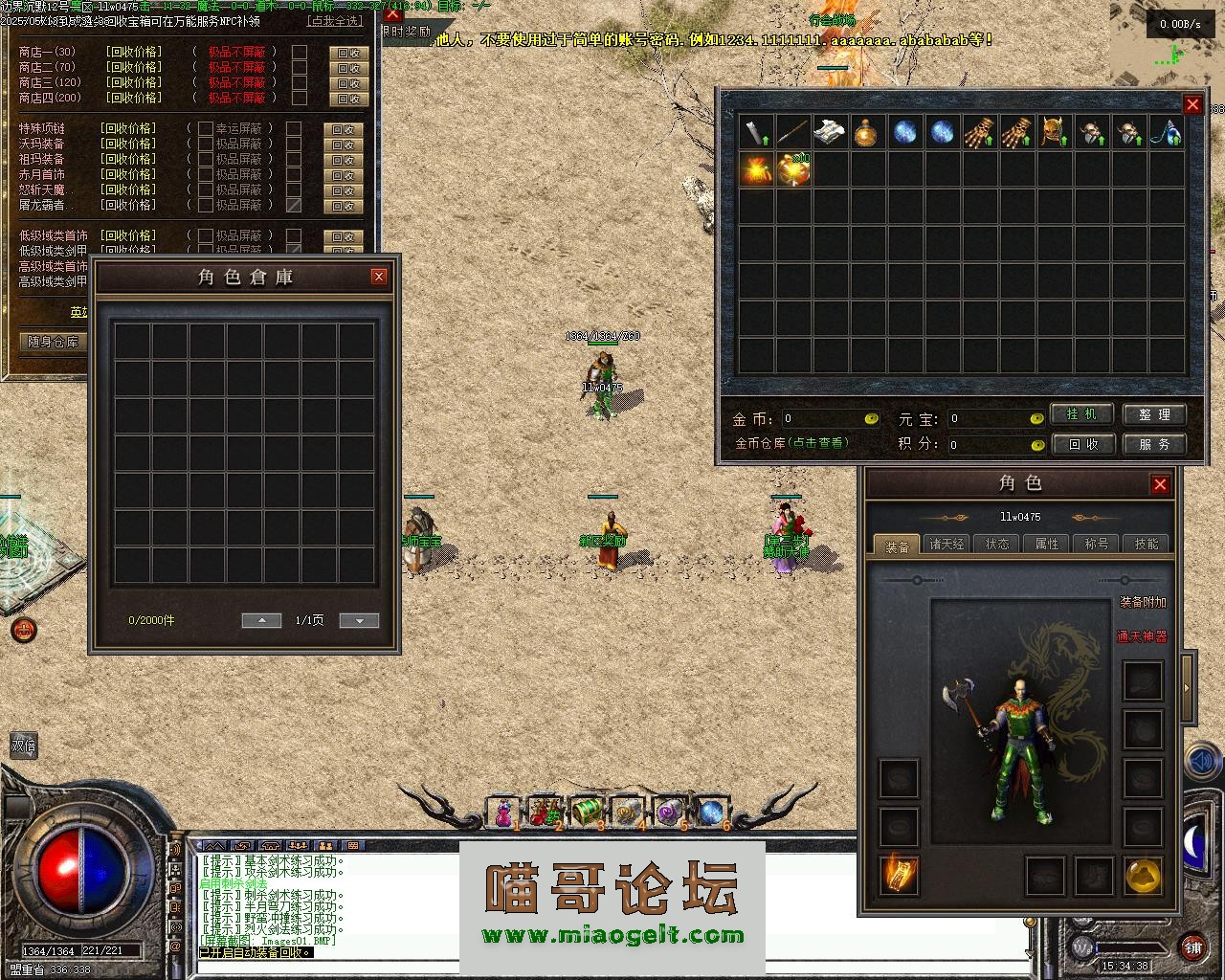Tick the 幸运屏蔽 checkbox for 特殊项链
Viewport: 1225px width, 980px height.
(x=206, y=128)
